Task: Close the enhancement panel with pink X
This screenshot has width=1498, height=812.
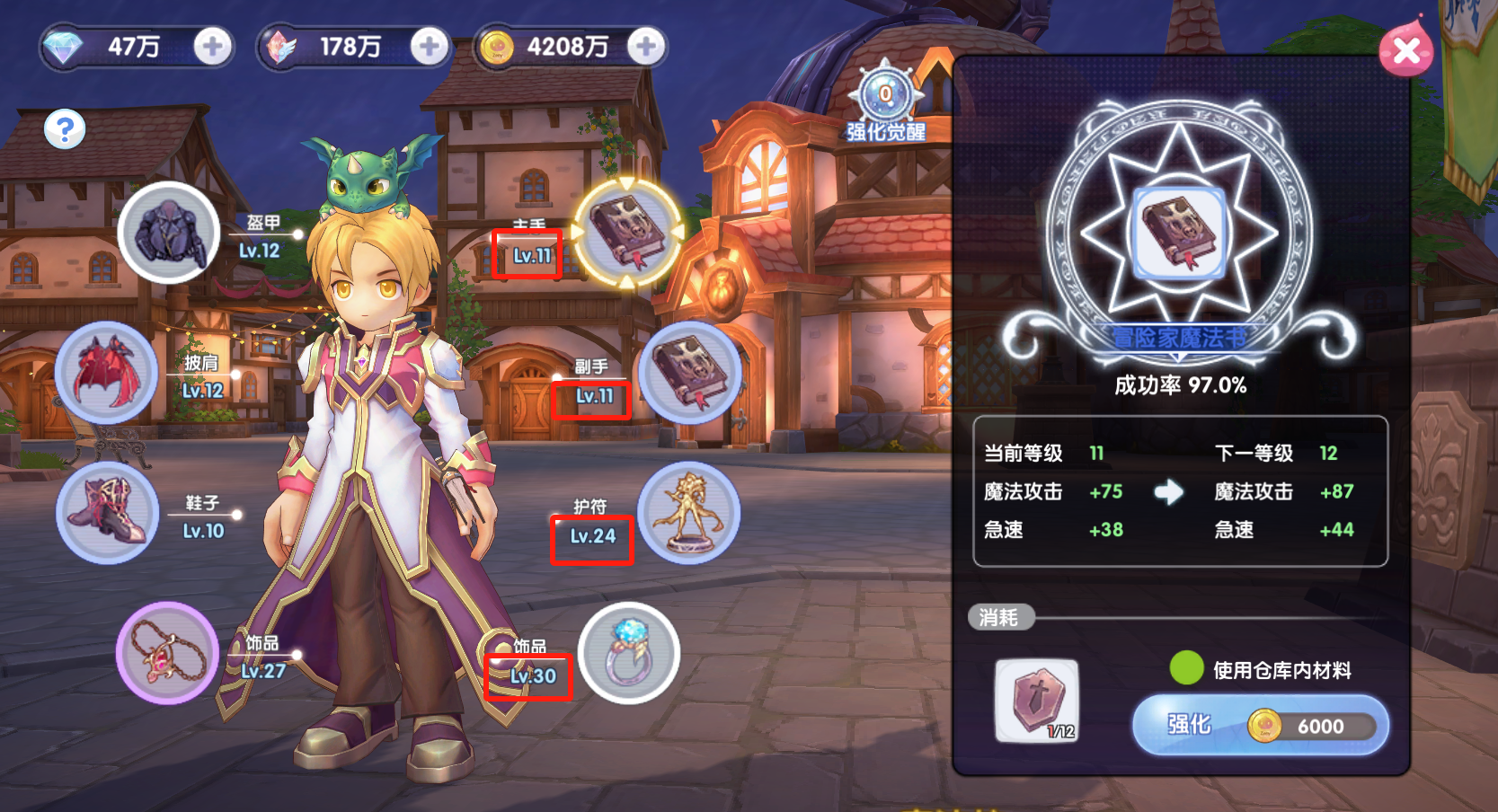Action: tap(1406, 50)
